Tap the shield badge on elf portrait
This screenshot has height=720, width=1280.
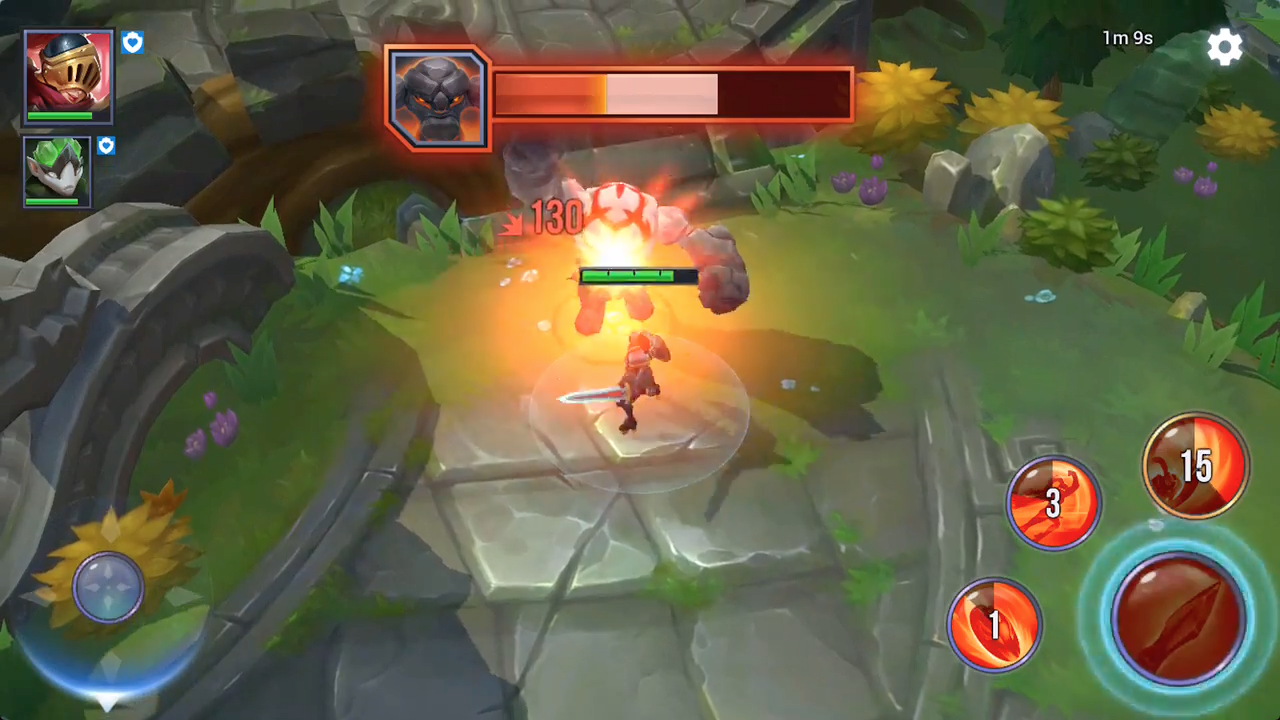[x=105, y=146]
